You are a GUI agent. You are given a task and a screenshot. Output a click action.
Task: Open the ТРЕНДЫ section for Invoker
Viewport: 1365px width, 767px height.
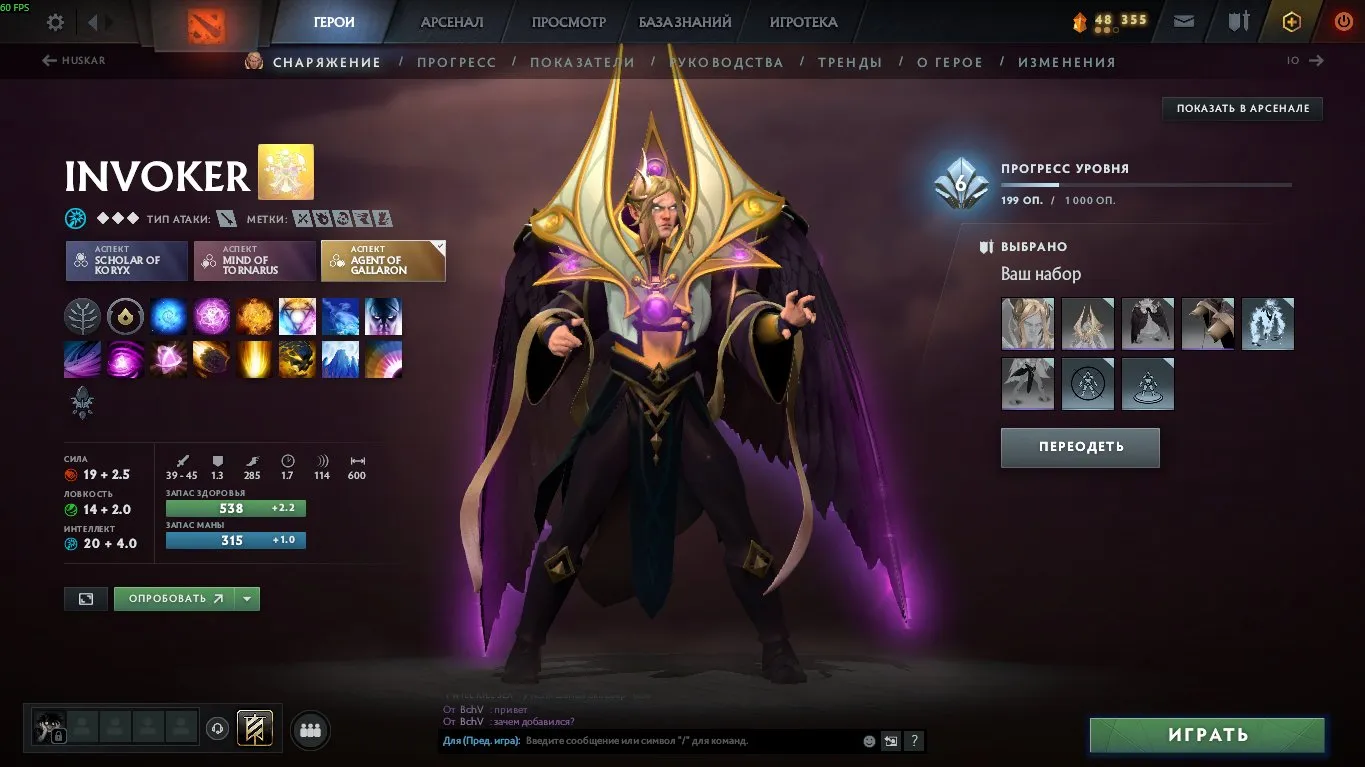click(849, 61)
